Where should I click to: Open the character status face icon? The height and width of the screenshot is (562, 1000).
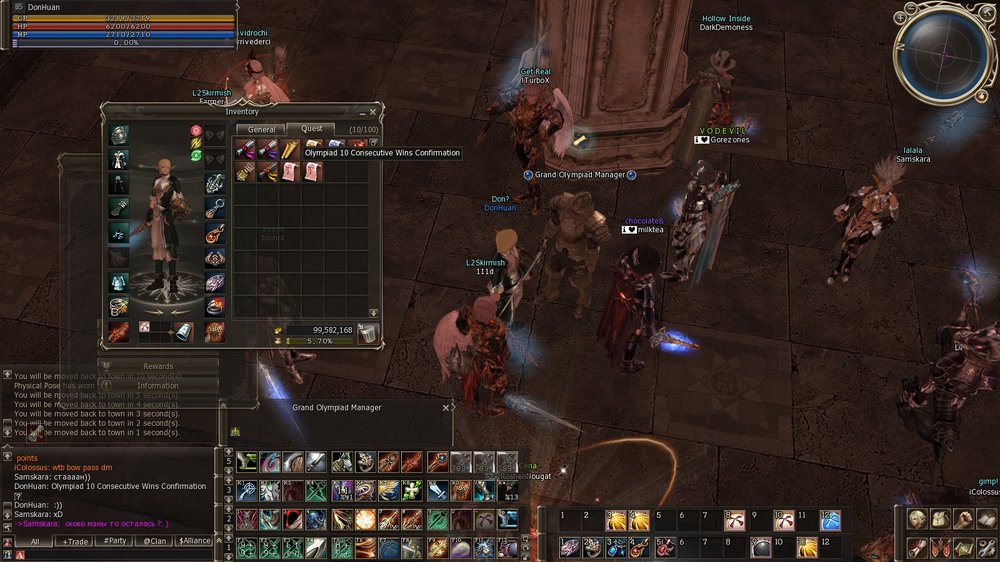pyautogui.click(x=917, y=519)
